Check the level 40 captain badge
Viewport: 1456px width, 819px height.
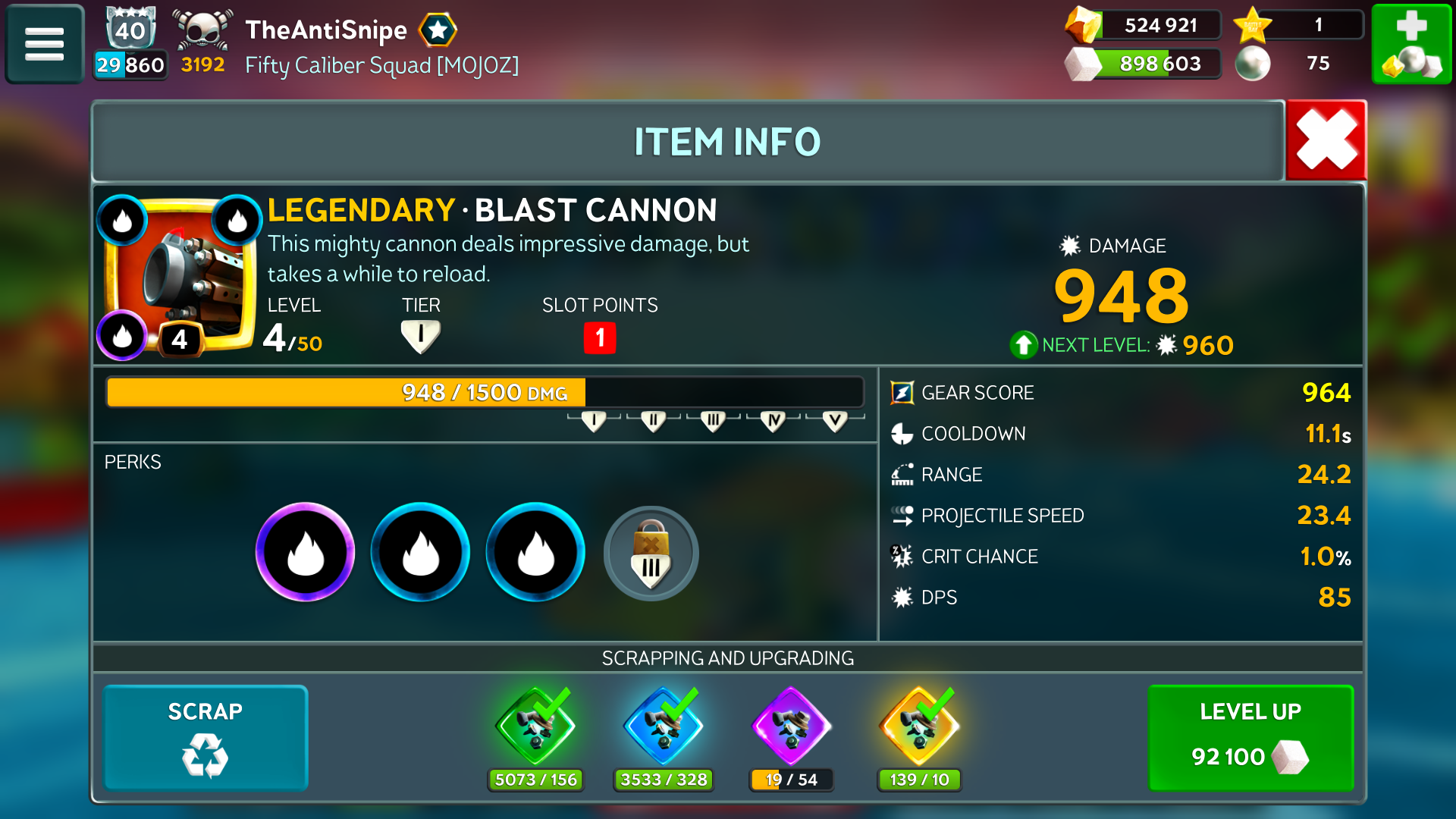pos(130,30)
